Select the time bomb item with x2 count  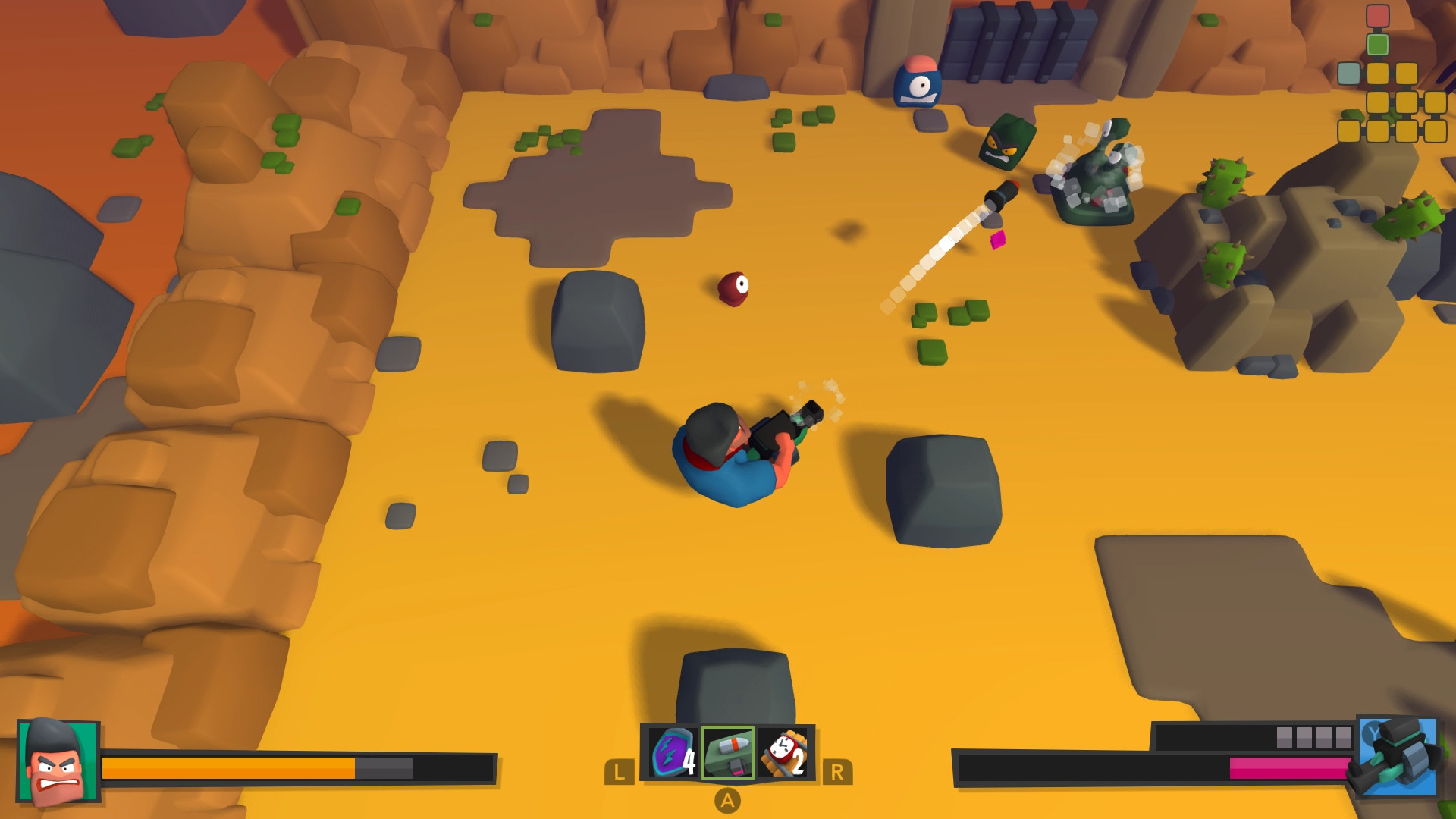tap(783, 752)
